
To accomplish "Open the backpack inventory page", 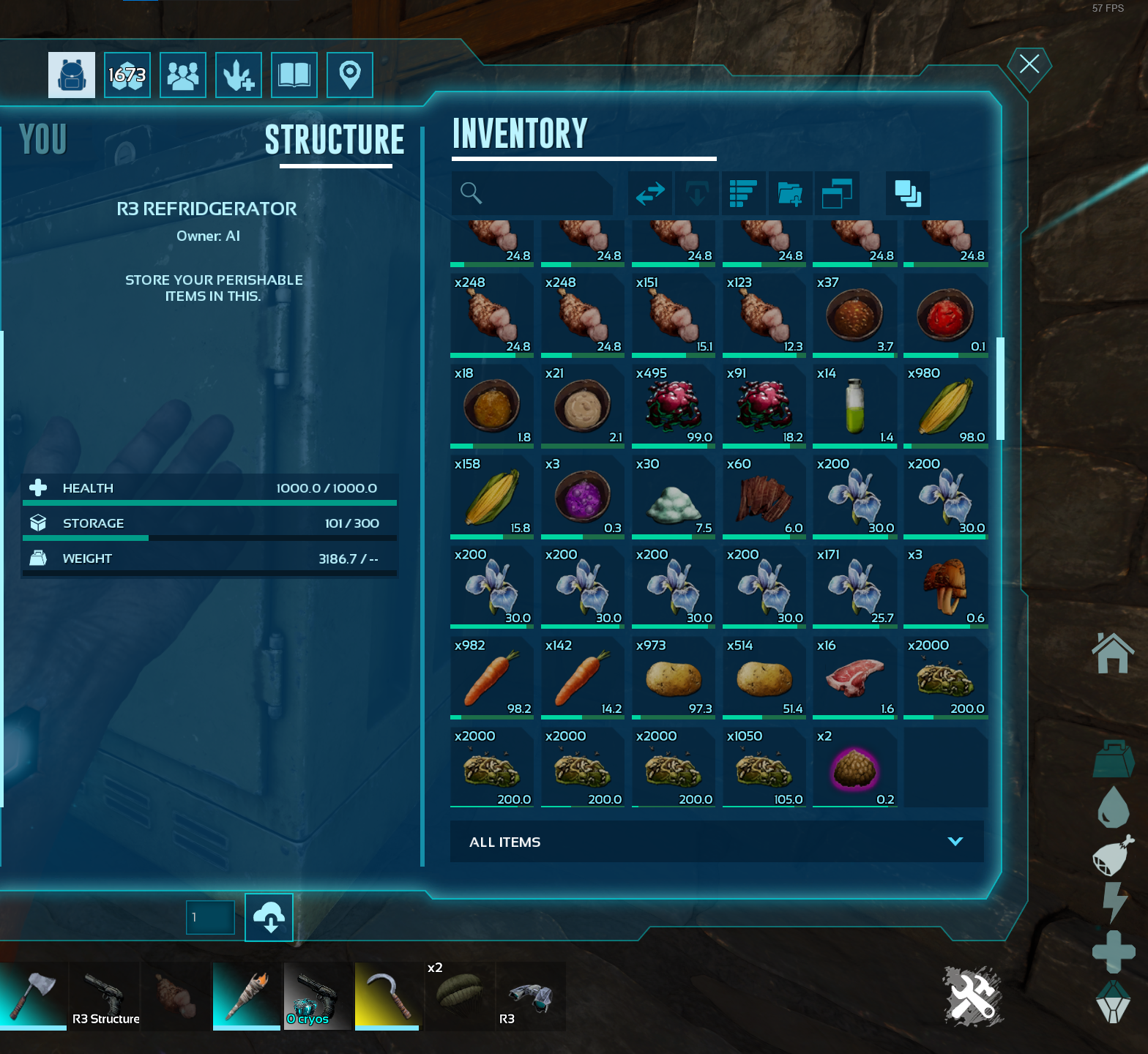I will pyautogui.click(x=72, y=75).
